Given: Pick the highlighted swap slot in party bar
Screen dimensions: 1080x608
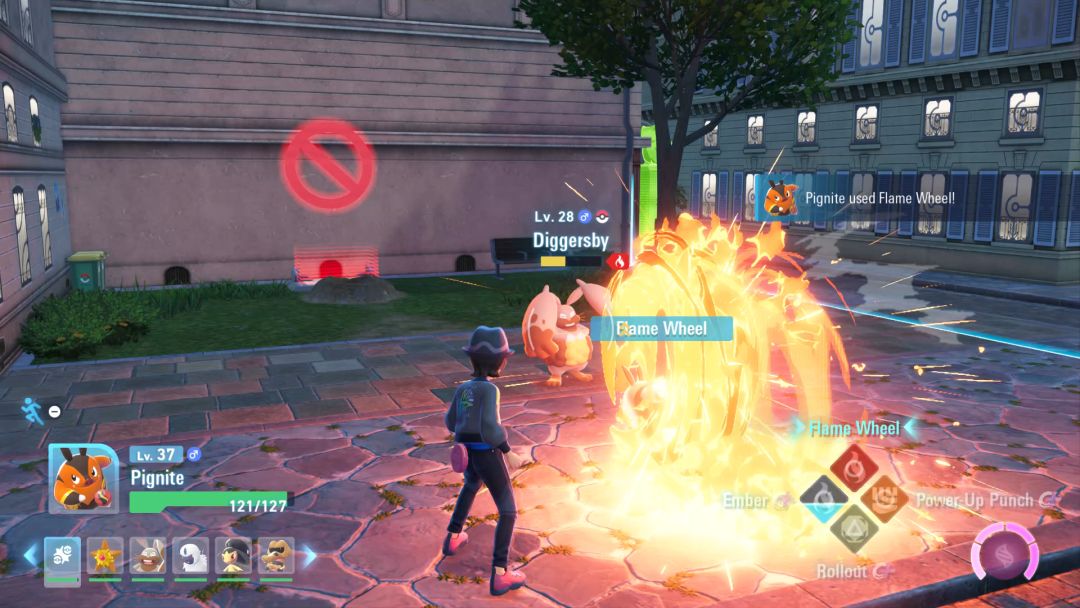Looking at the screenshot, I should click(x=62, y=556).
